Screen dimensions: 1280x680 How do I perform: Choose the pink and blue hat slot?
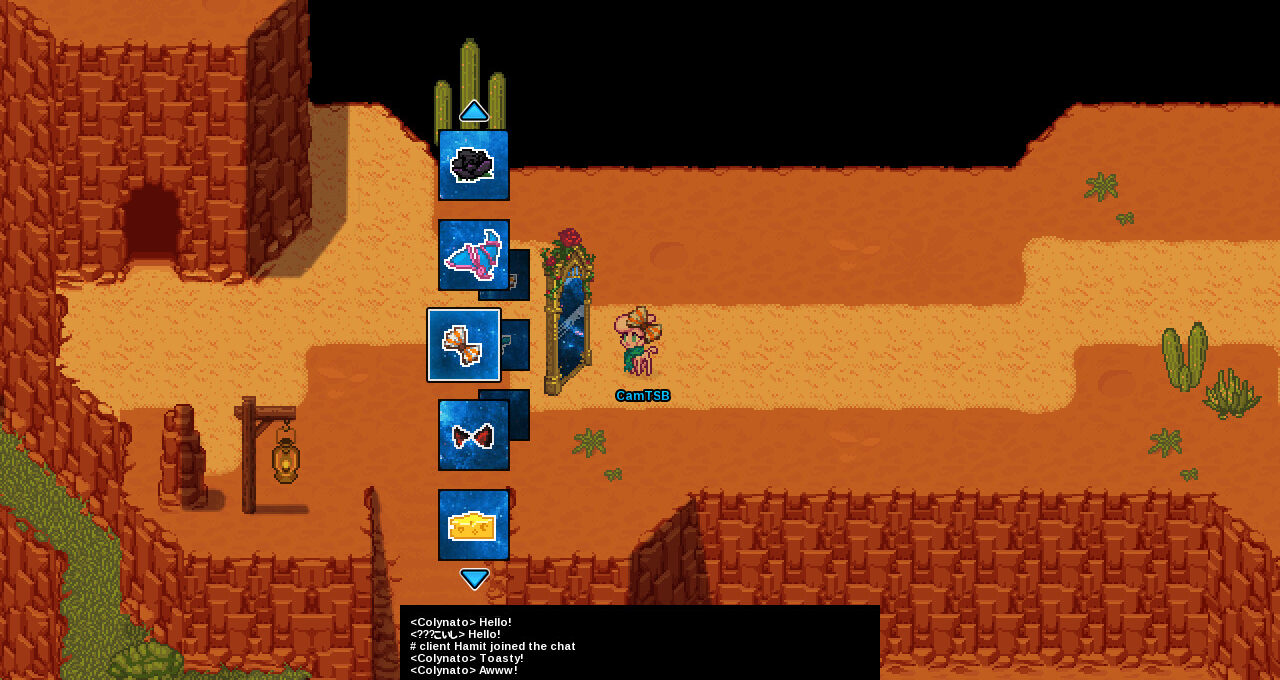474,255
